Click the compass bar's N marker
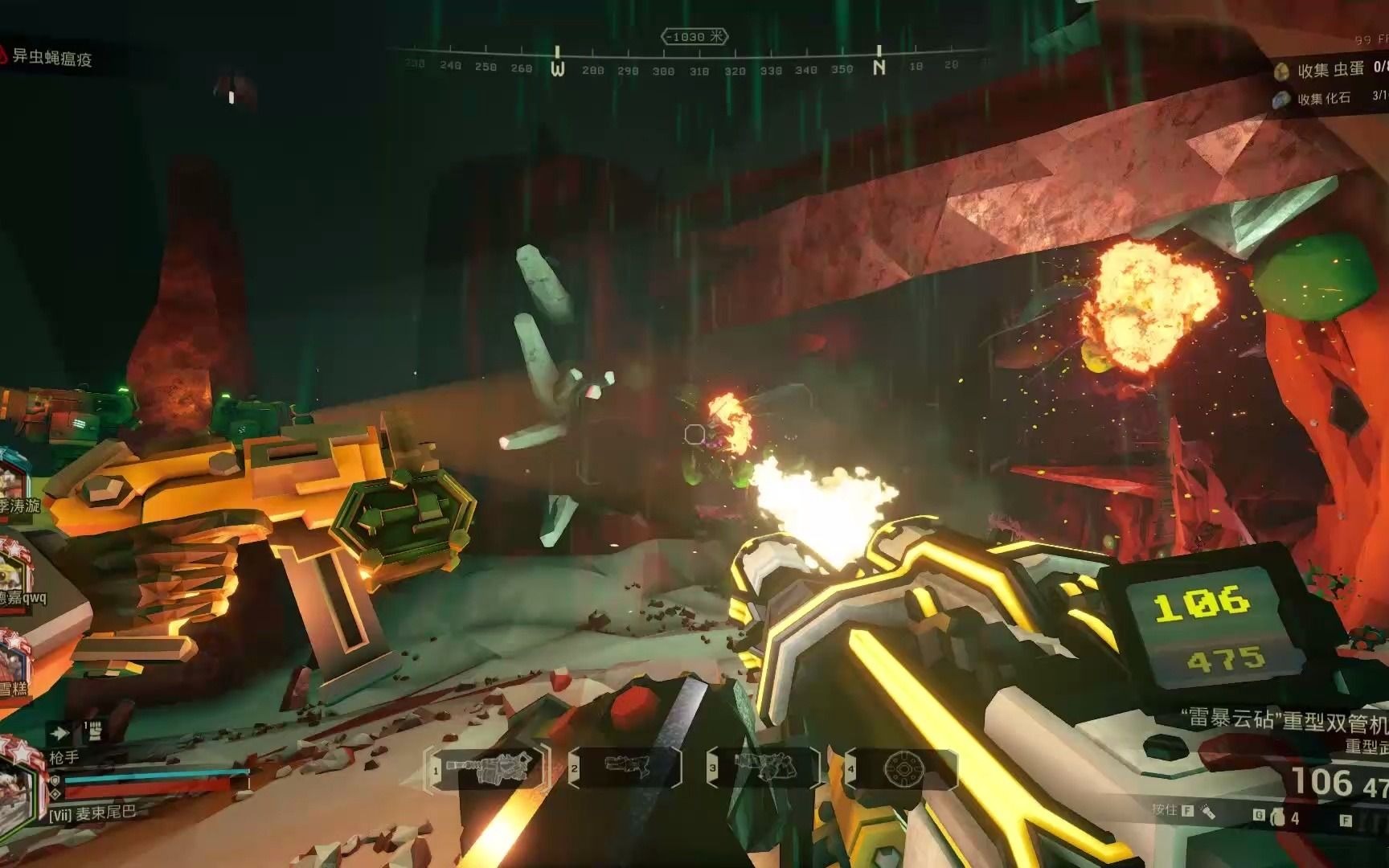 (879, 68)
